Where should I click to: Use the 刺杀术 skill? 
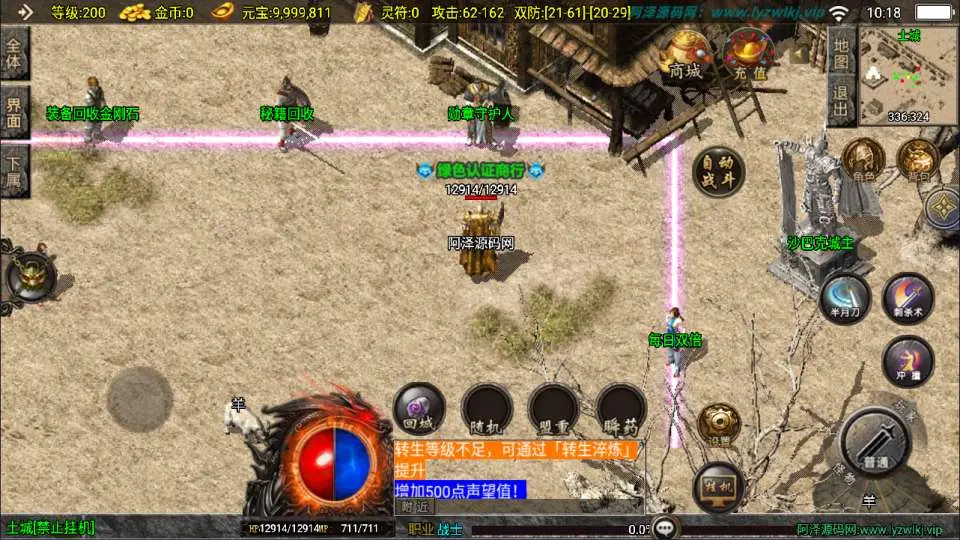tap(908, 298)
